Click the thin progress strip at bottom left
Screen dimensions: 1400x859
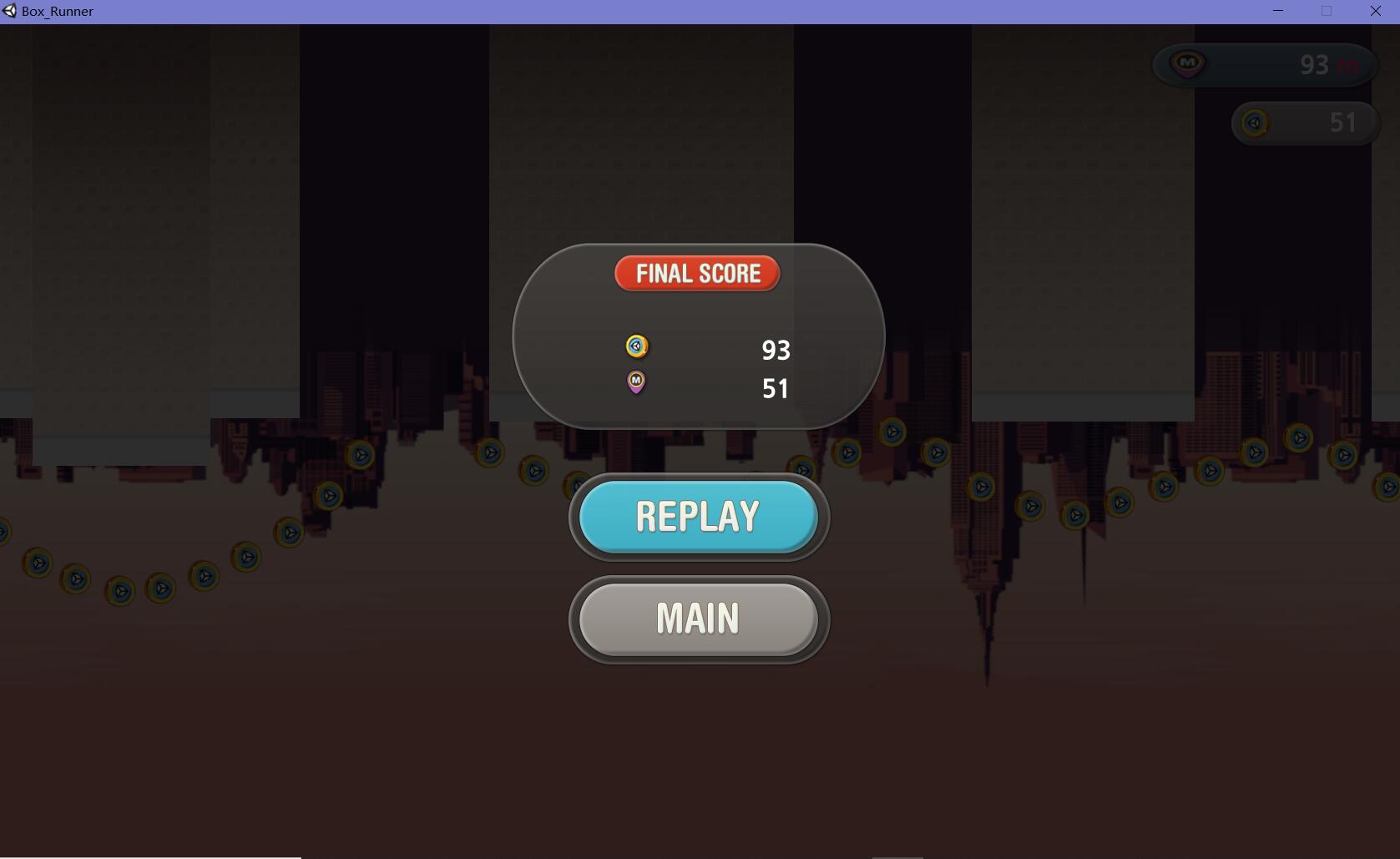(x=150, y=856)
